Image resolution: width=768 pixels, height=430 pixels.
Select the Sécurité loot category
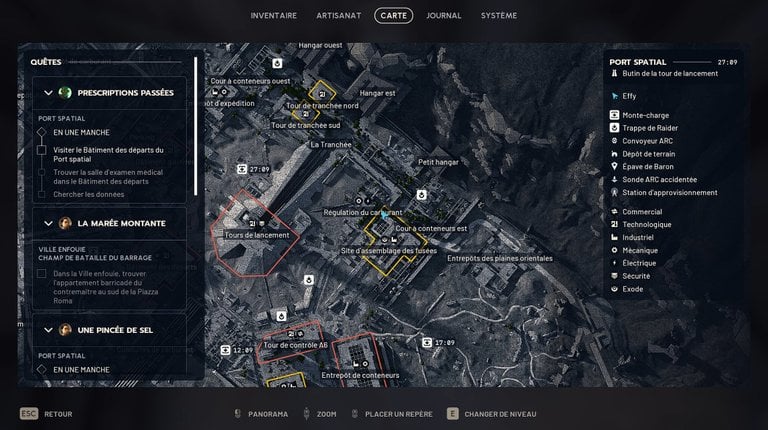(x=637, y=275)
